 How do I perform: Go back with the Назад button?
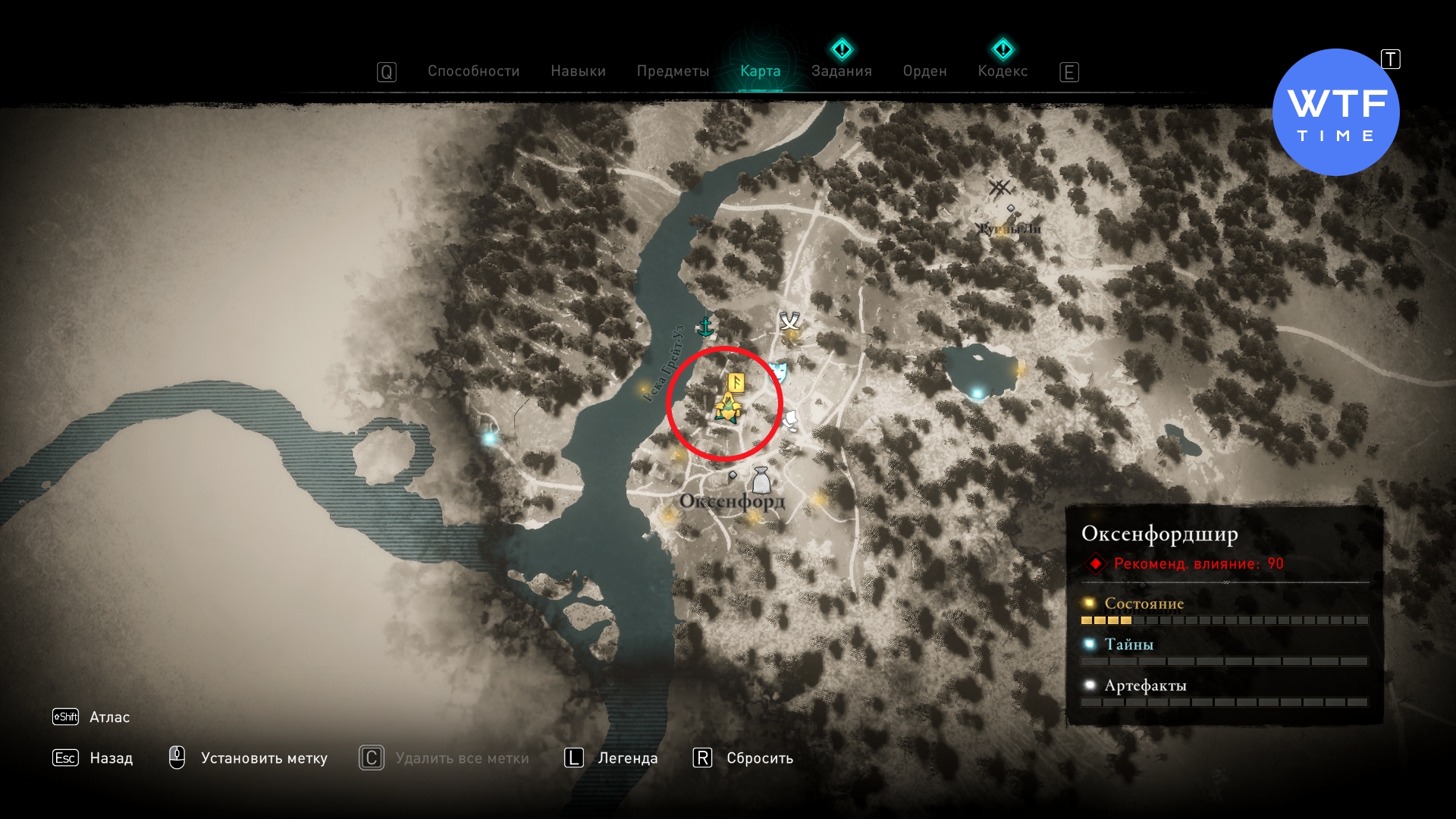coord(111,758)
